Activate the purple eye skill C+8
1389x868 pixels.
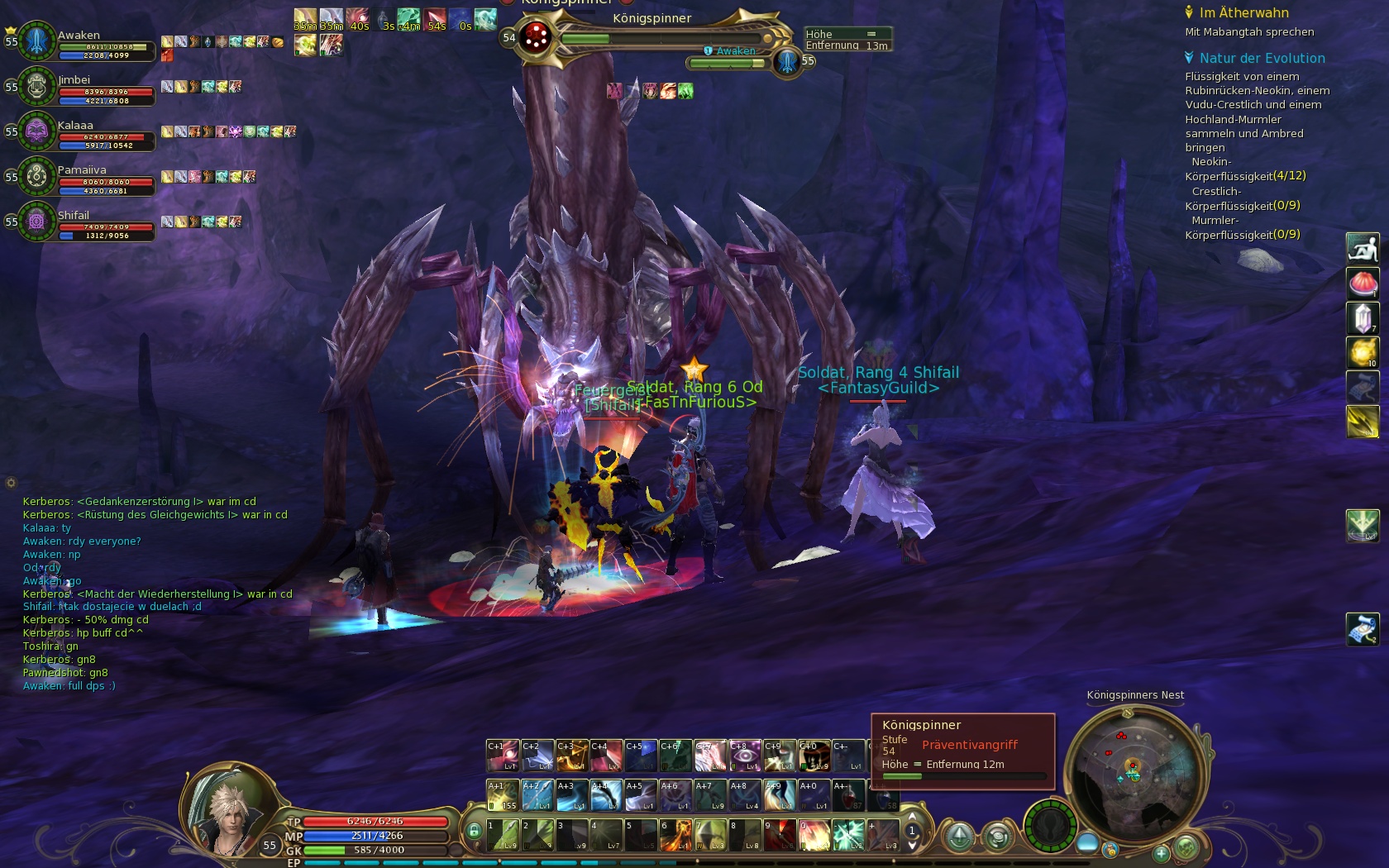point(745,756)
